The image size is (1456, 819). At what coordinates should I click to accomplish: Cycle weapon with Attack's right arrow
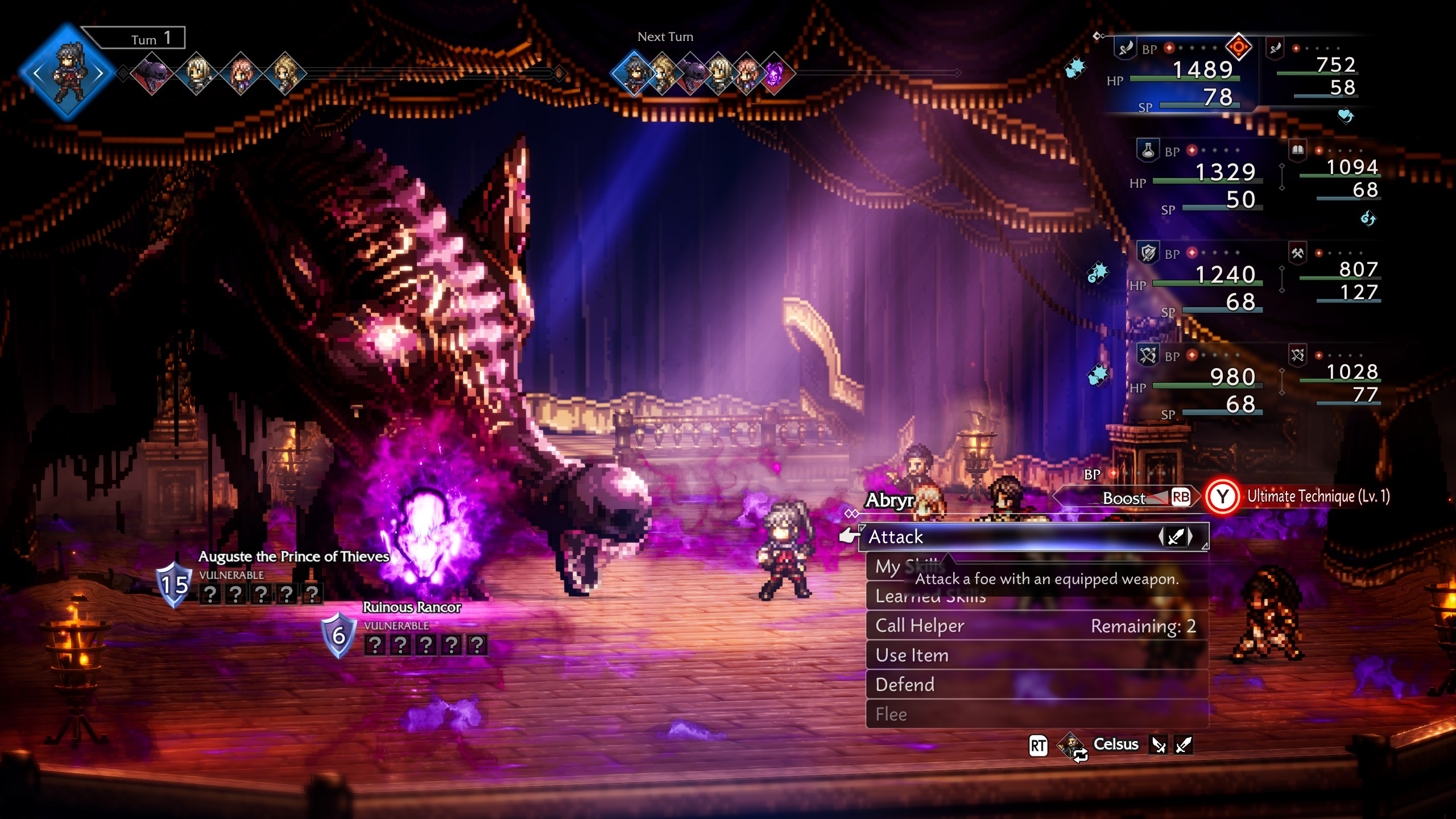point(1190,536)
